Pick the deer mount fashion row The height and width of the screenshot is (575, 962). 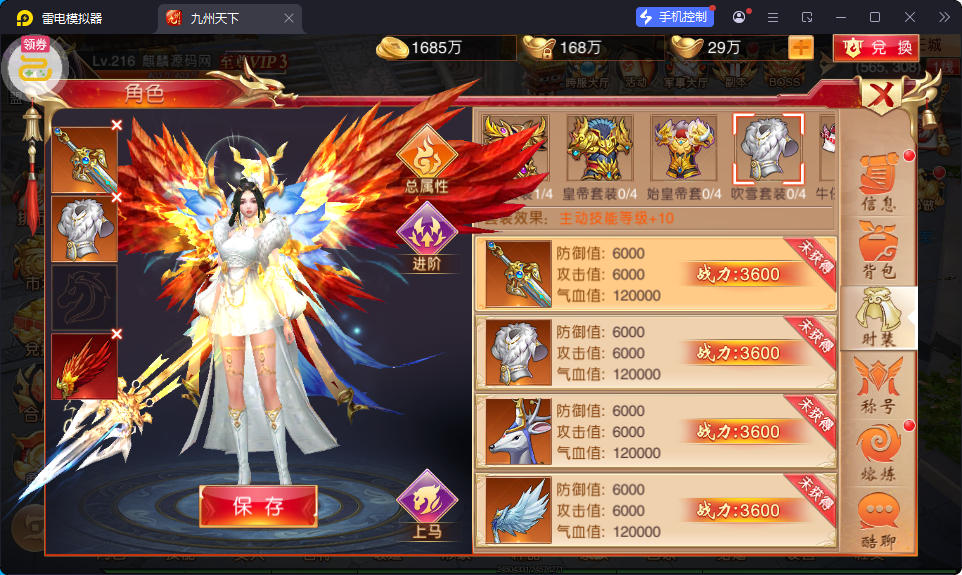click(x=655, y=431)
